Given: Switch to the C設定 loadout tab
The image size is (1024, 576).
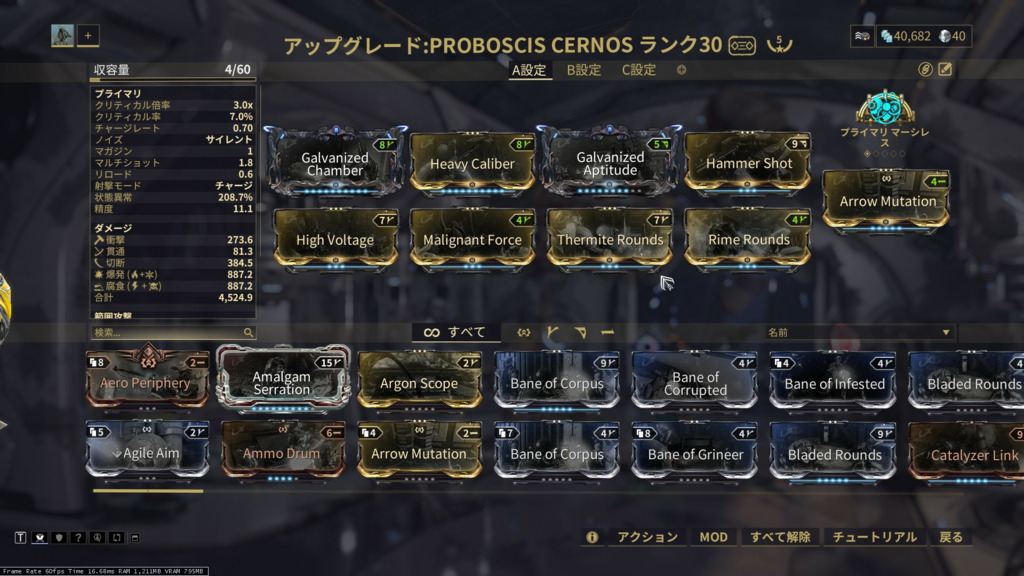Looking at the screenshot, I should (639, 70).
